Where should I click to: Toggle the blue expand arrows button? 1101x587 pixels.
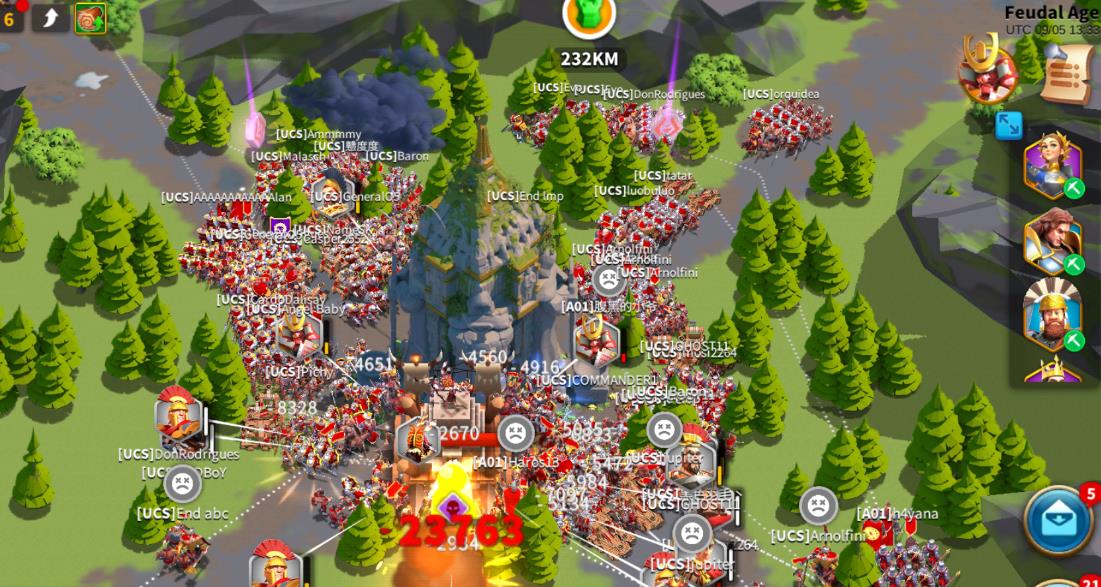pyautogui.click(x=1008, y=125)
